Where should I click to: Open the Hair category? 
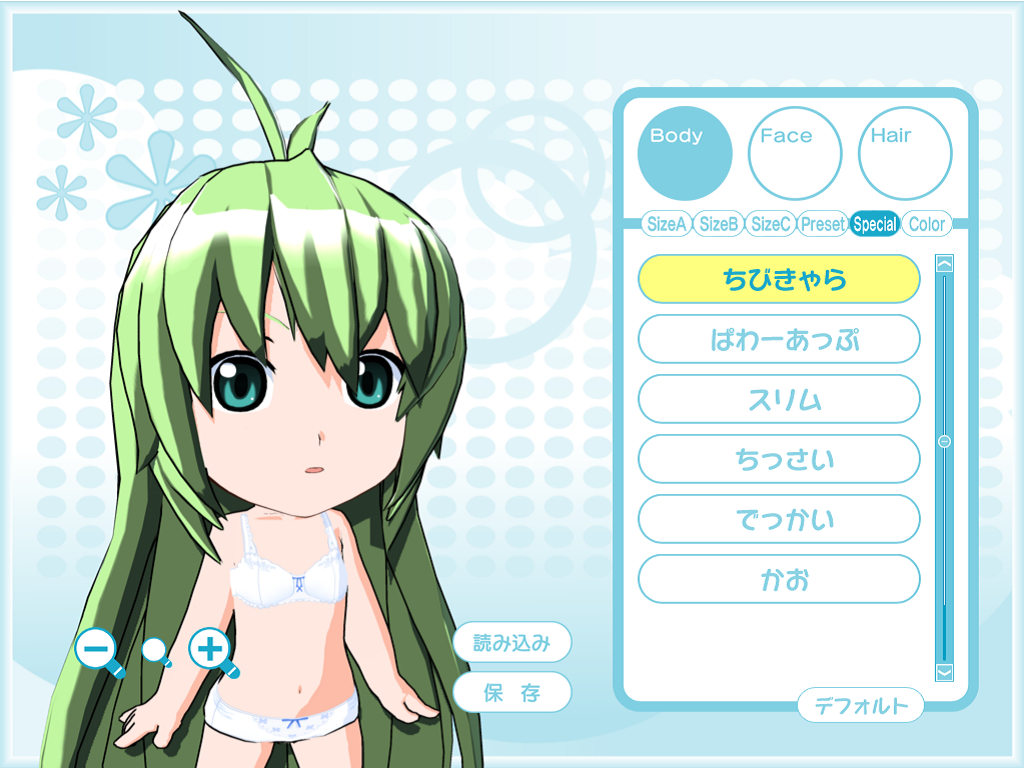pos(905,154)
